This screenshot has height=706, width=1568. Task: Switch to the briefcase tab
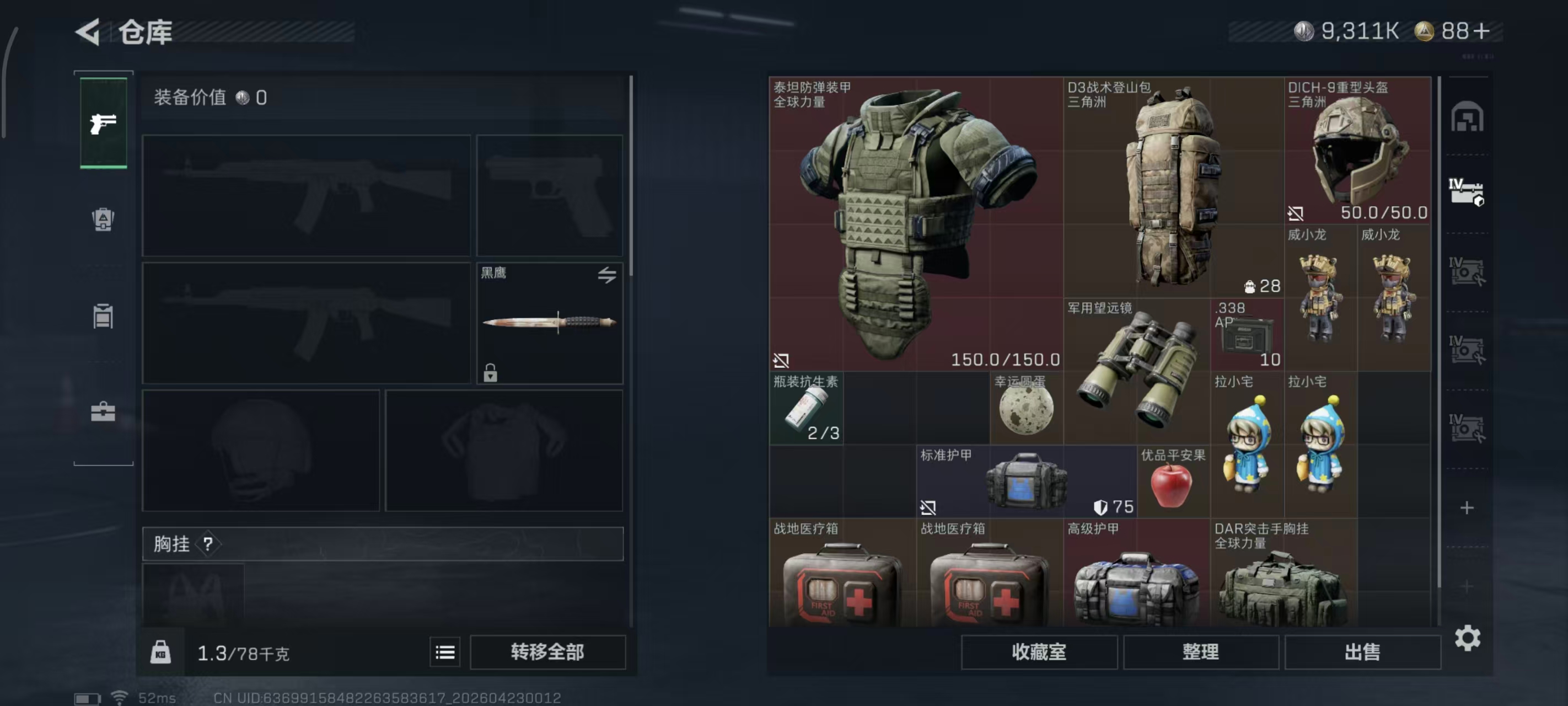(104, 412)
